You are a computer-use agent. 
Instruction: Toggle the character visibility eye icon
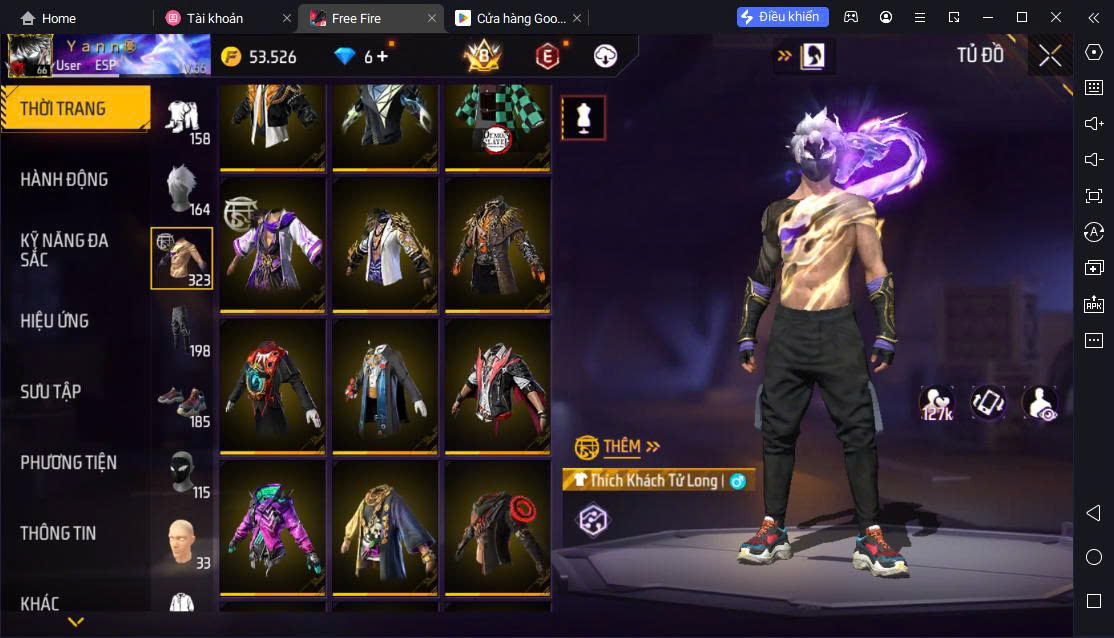click(1040, 402)
